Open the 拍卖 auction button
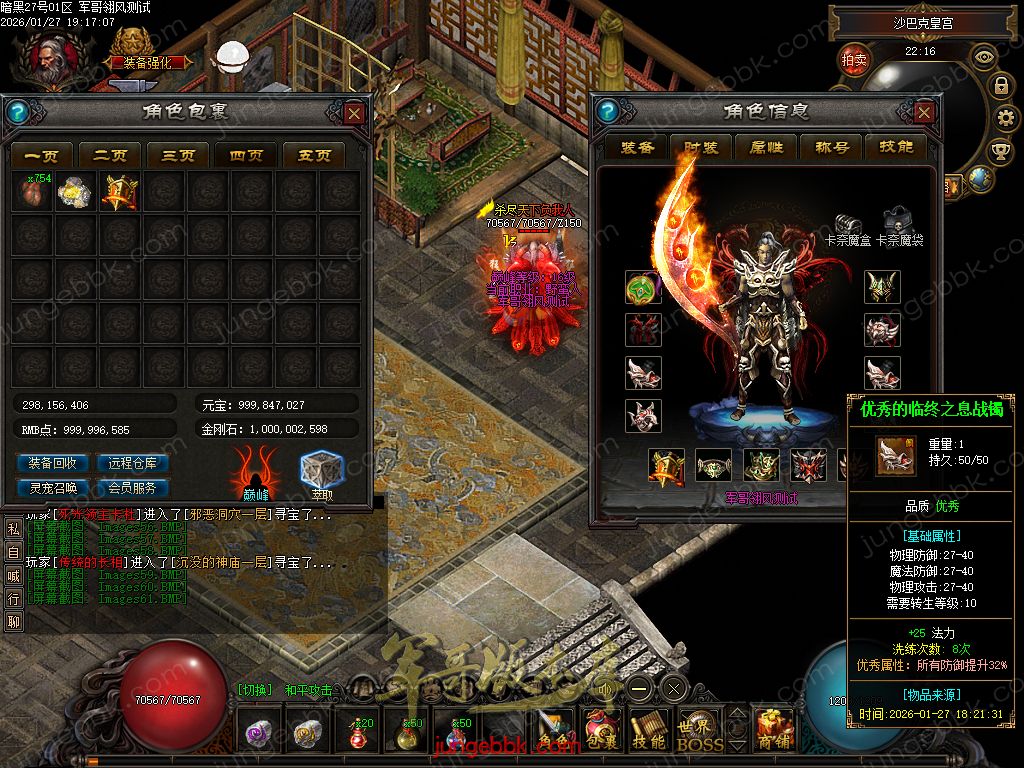 tap(854, 59)
